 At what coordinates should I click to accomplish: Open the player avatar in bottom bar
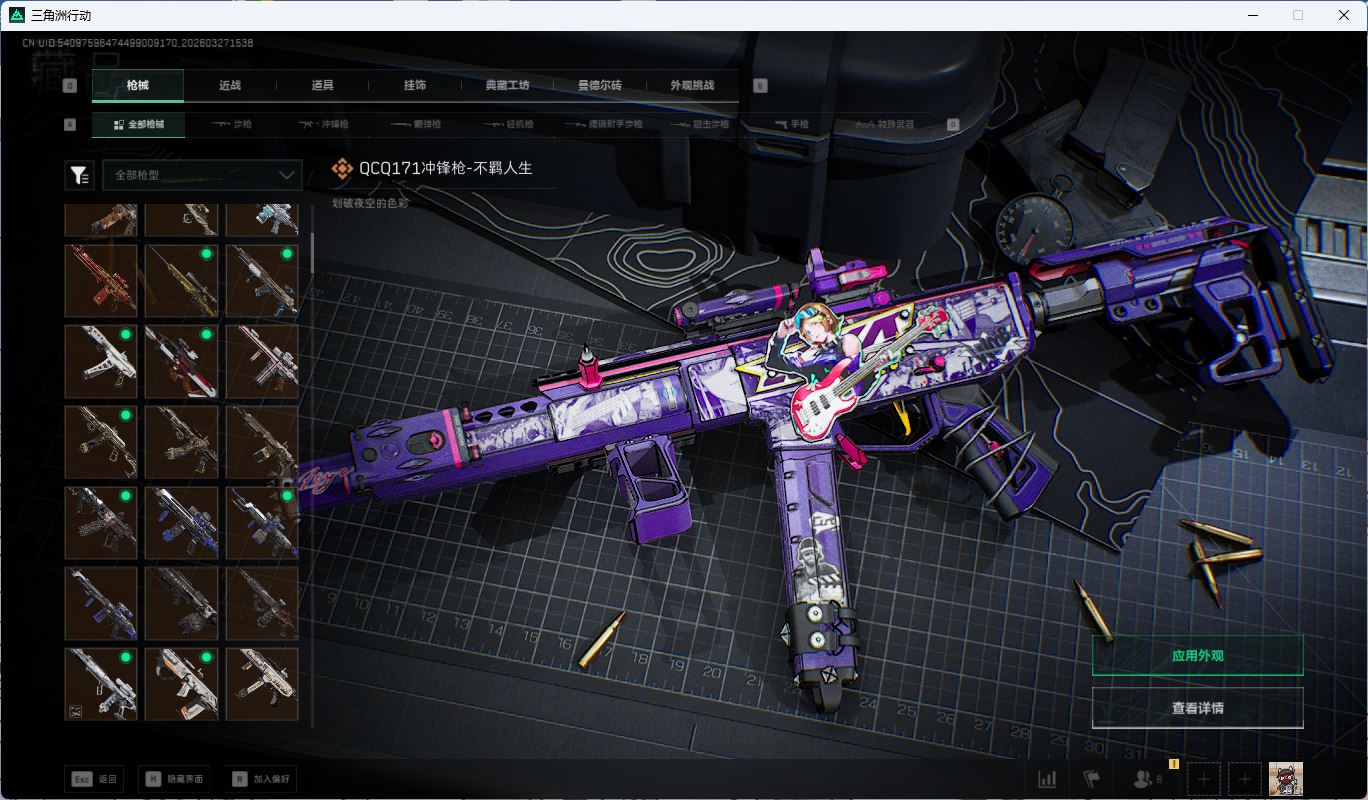(x=1285, y=779)
